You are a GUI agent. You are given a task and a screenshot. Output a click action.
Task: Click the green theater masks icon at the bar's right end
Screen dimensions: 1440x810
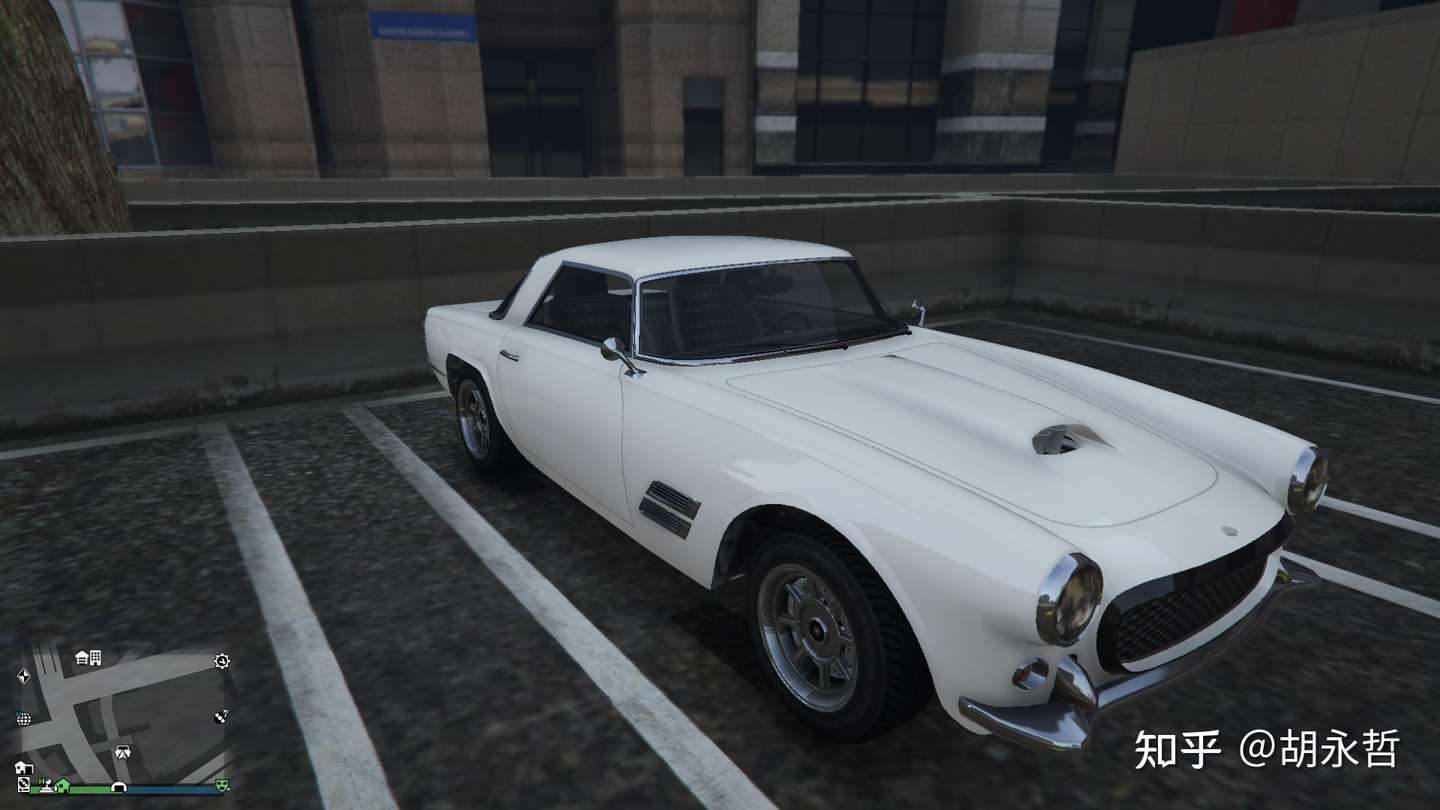coord(221,786)
